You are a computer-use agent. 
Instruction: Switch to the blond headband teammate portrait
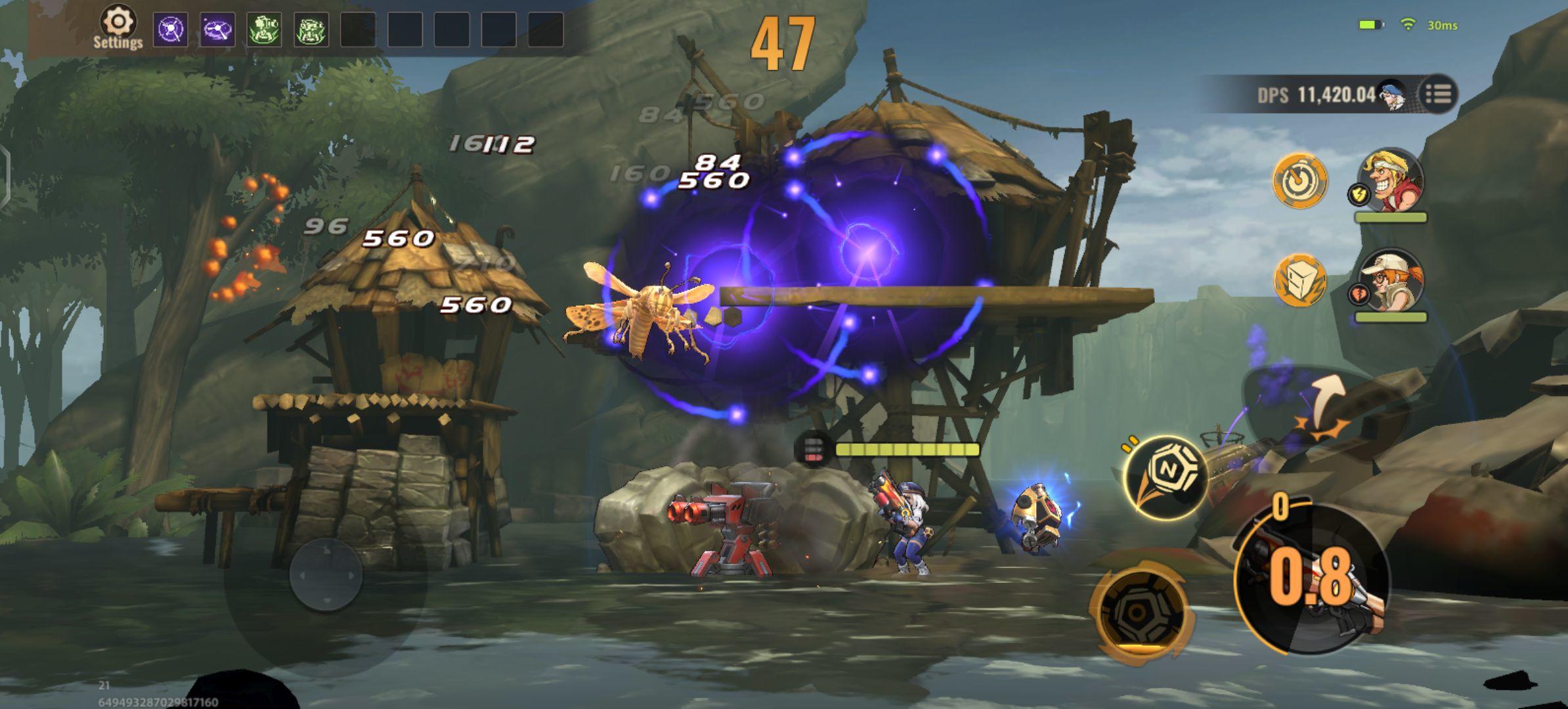click(x=1392, y=182)
